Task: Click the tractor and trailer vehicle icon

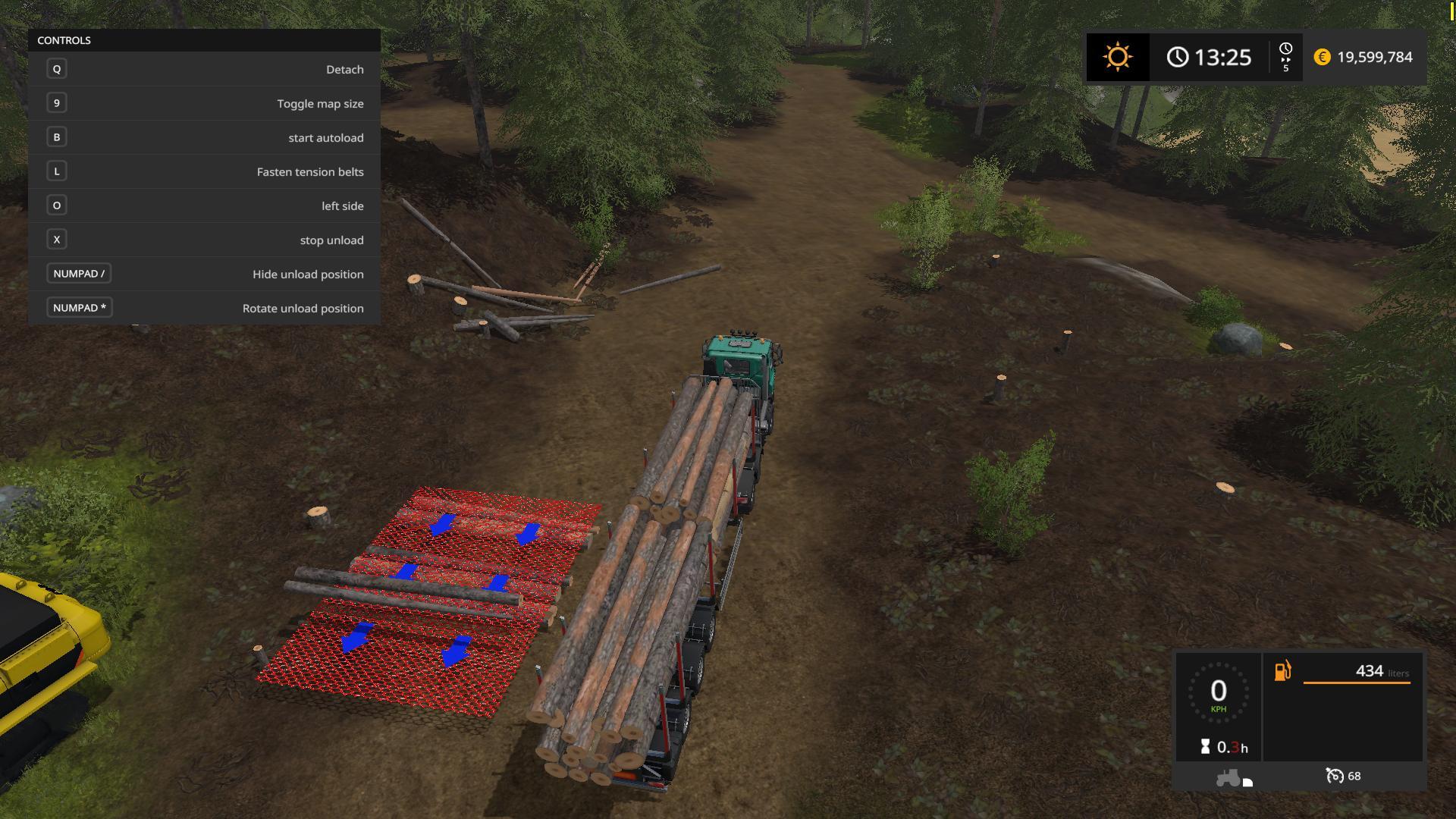Action: point(1233,778)
